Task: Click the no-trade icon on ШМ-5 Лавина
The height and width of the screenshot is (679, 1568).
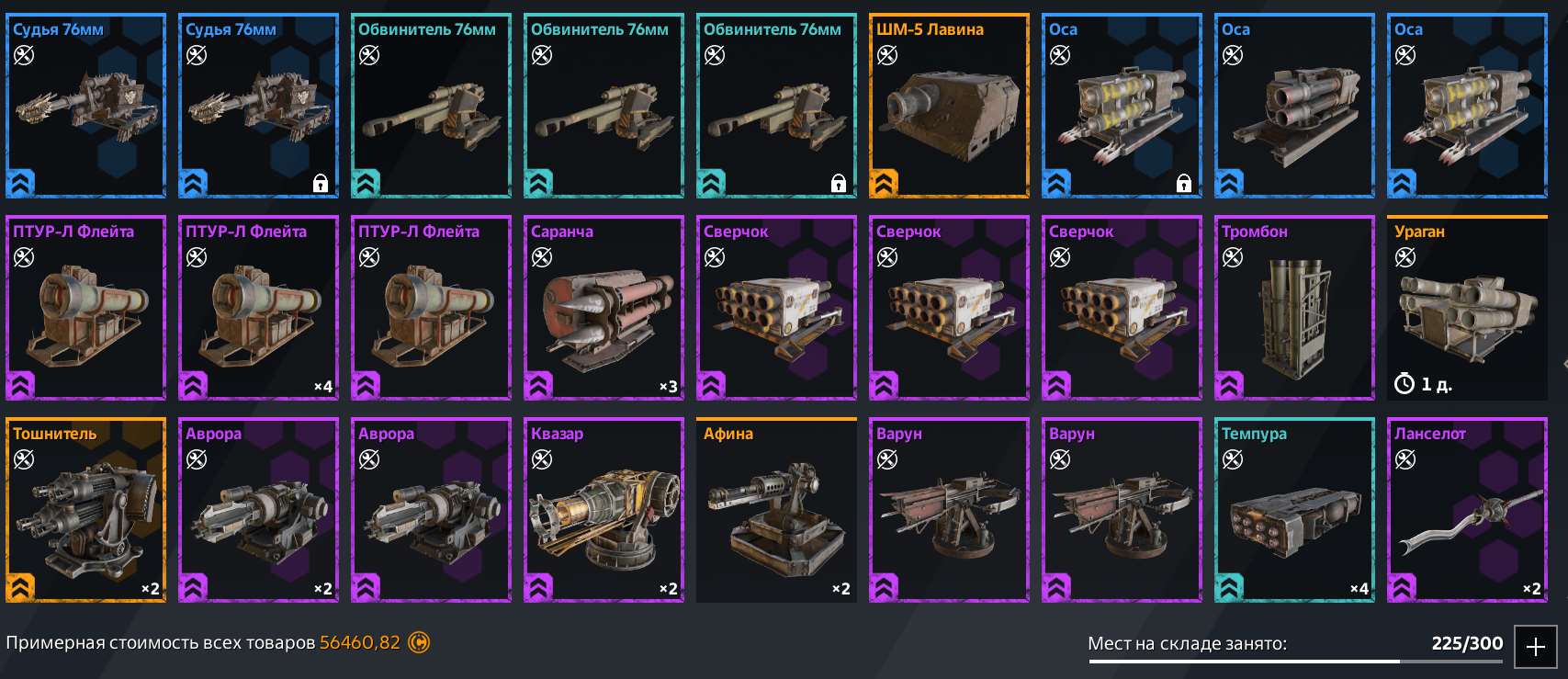Action: pos(886,54)
